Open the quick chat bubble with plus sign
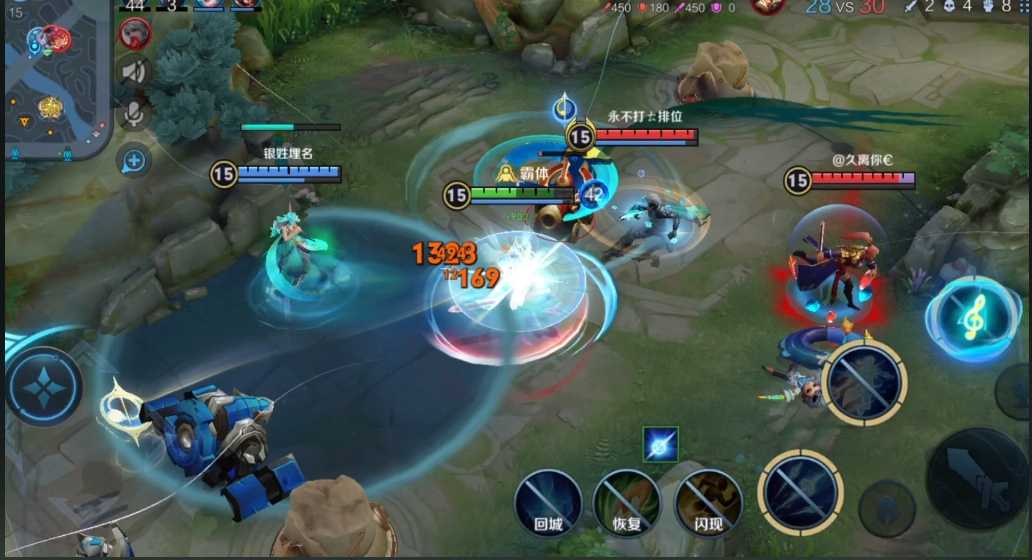Screen dimensions: 1032x560 (135, 160)
